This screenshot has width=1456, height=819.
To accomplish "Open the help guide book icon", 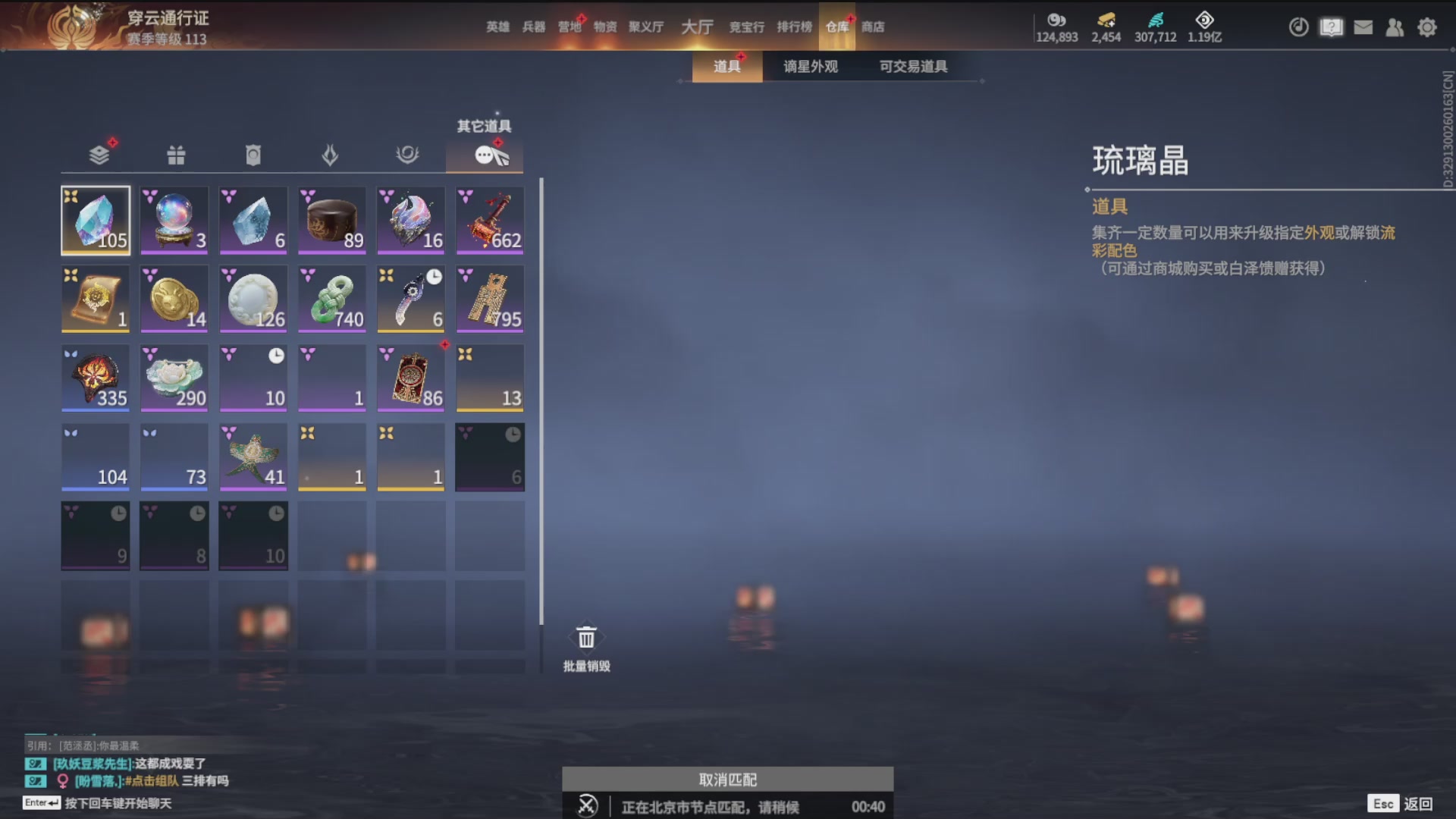I will (x=1332, y=27).
